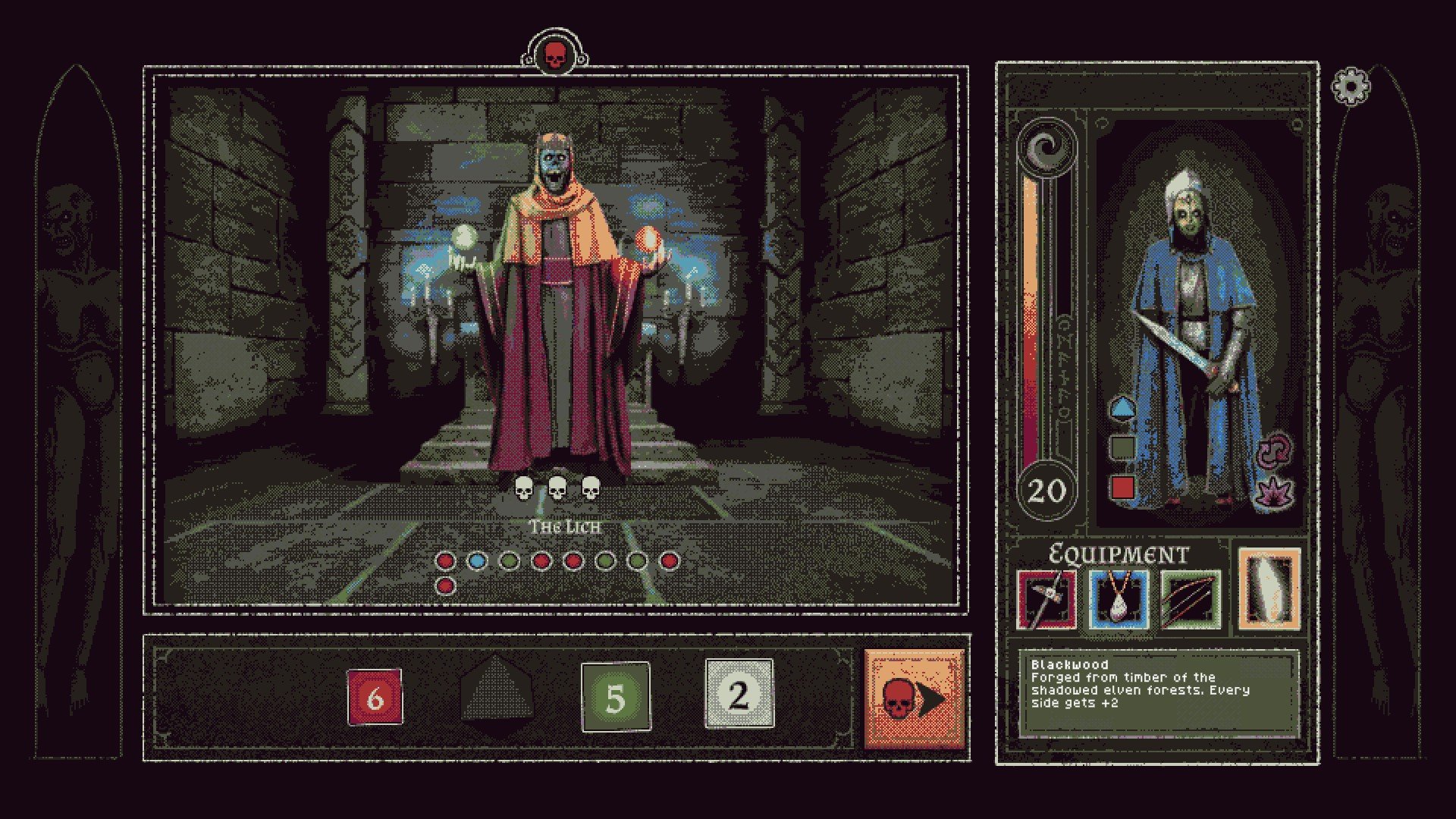Select the Blackwood item in the orange slot
1456x819 pixels.
click(1269, 589)
